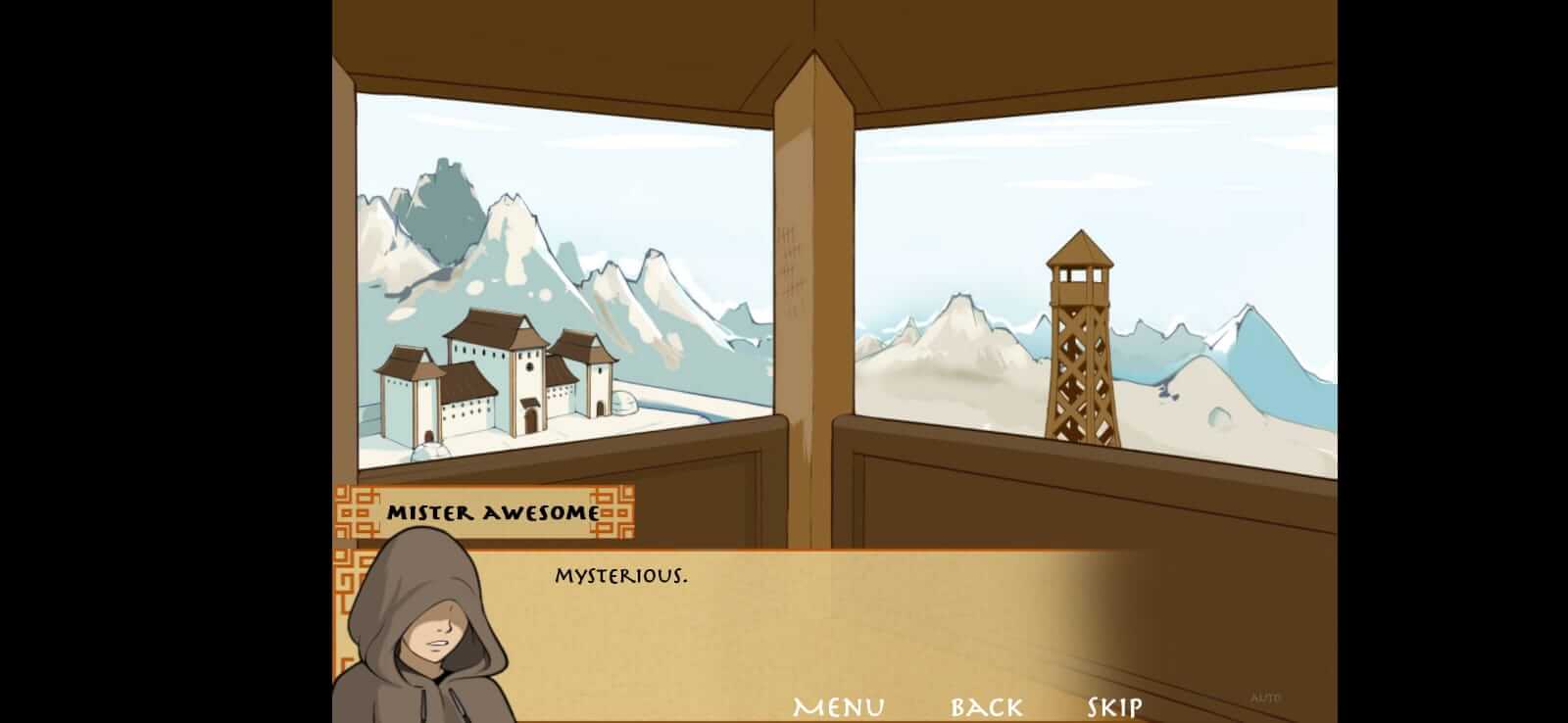
Task: Click the BACK button to rewind dialogue
Action: tap(984, 704)
